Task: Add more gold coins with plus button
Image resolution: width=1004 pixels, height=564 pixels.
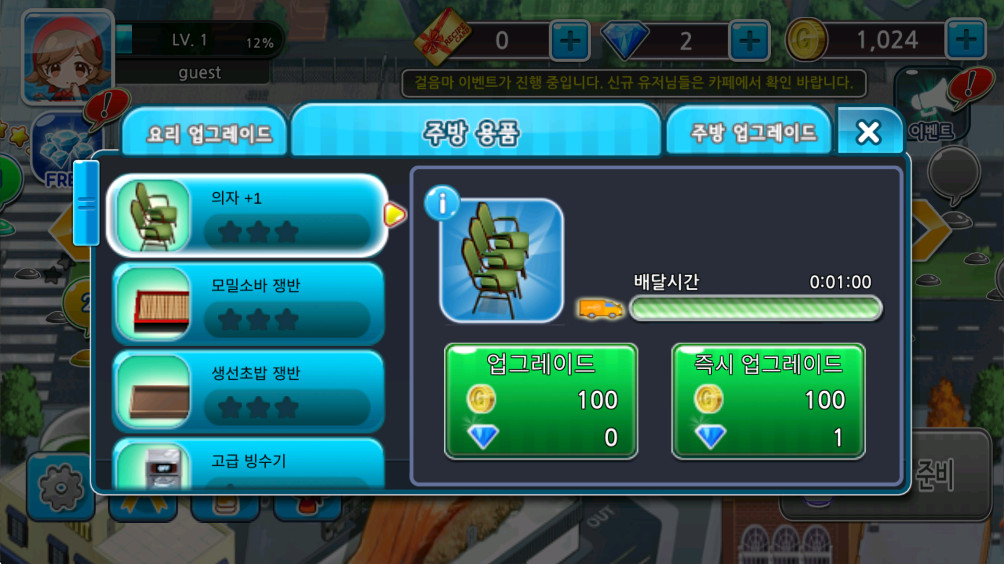Action: click(965, 40)
